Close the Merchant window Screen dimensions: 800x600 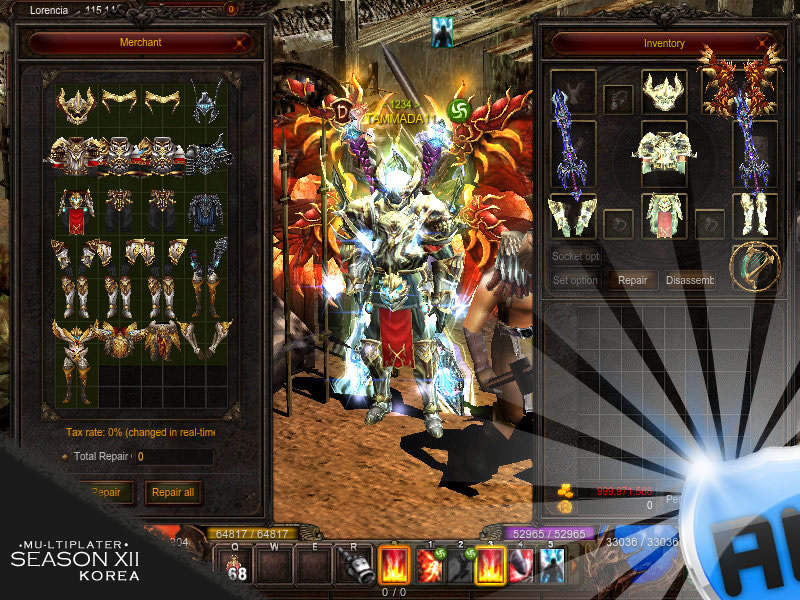[240, 43]
